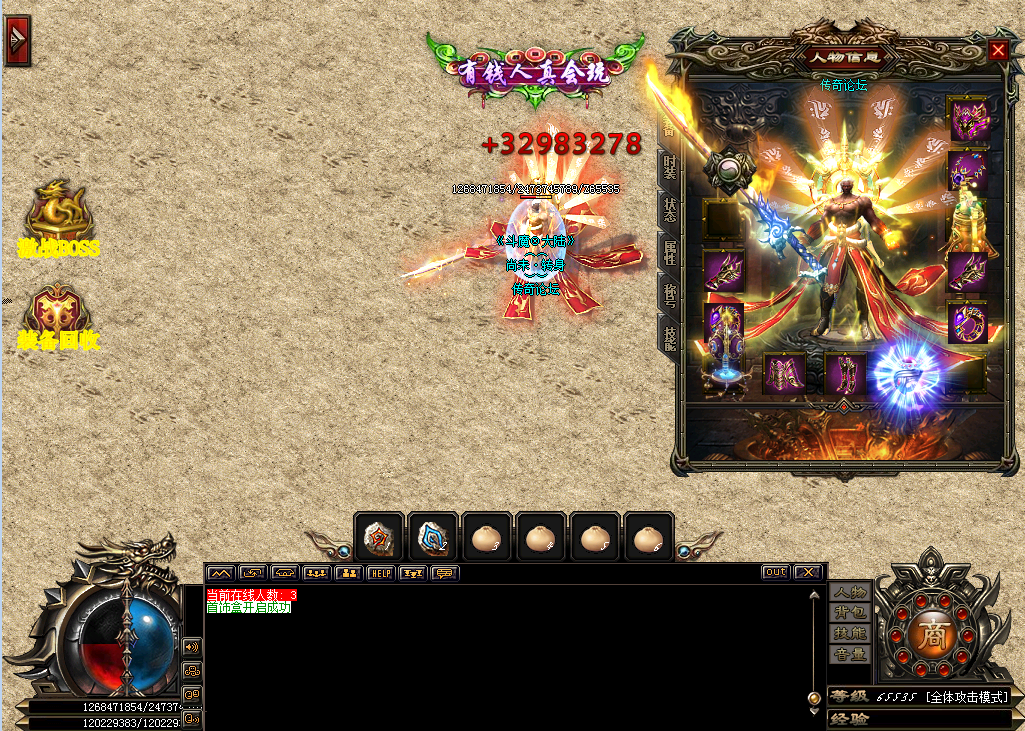Select the equipped purple ring slot
This screenshot has height=731, width=1025.
967,323
